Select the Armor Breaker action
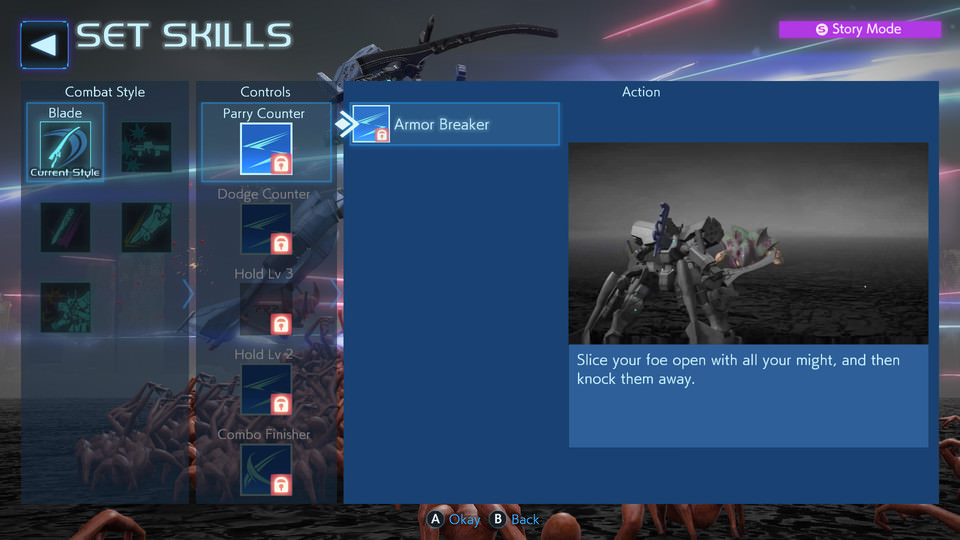This screenshot has width=960, height=540. point(455,125)
